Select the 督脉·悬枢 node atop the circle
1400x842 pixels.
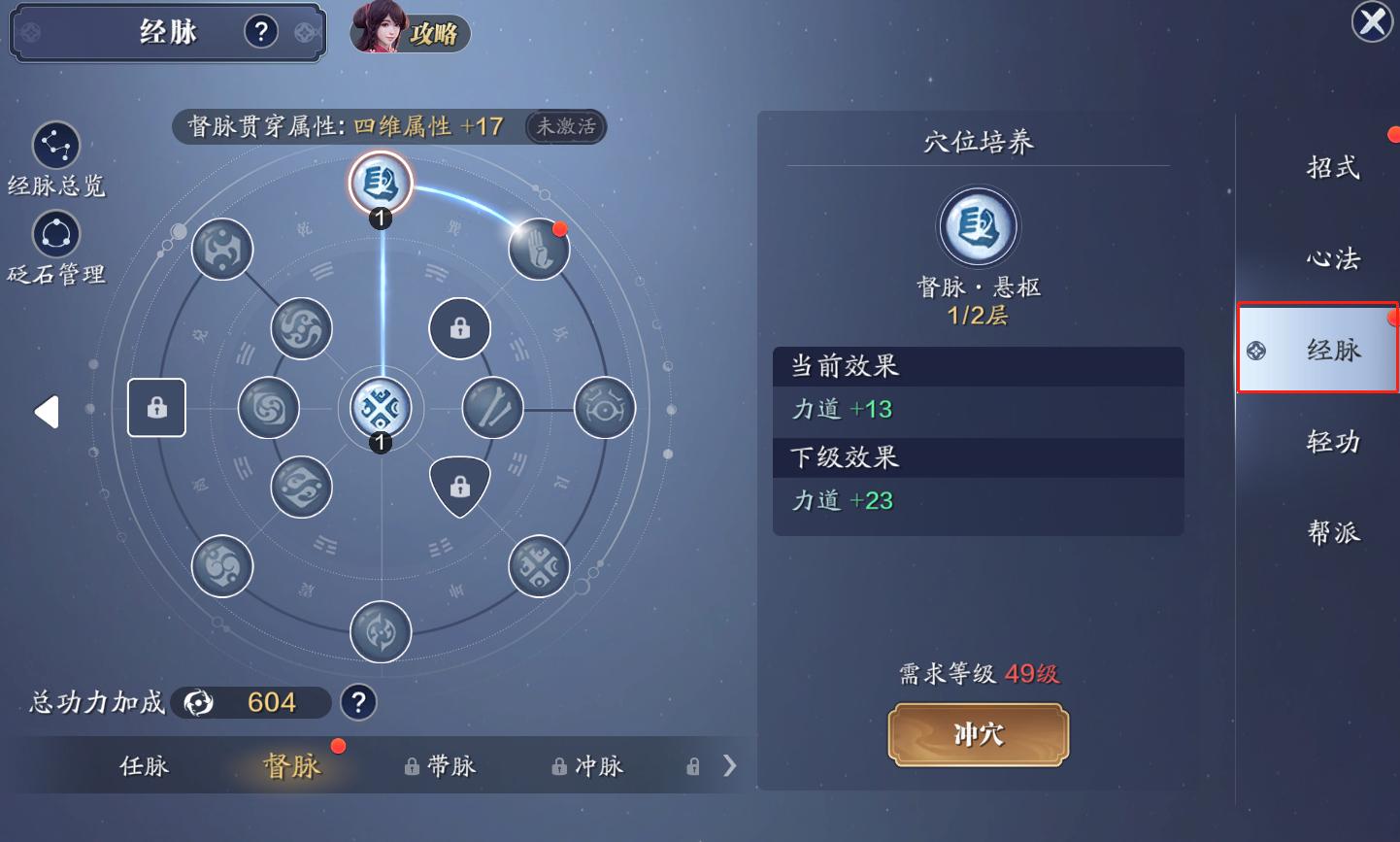[x=381, y=183]
